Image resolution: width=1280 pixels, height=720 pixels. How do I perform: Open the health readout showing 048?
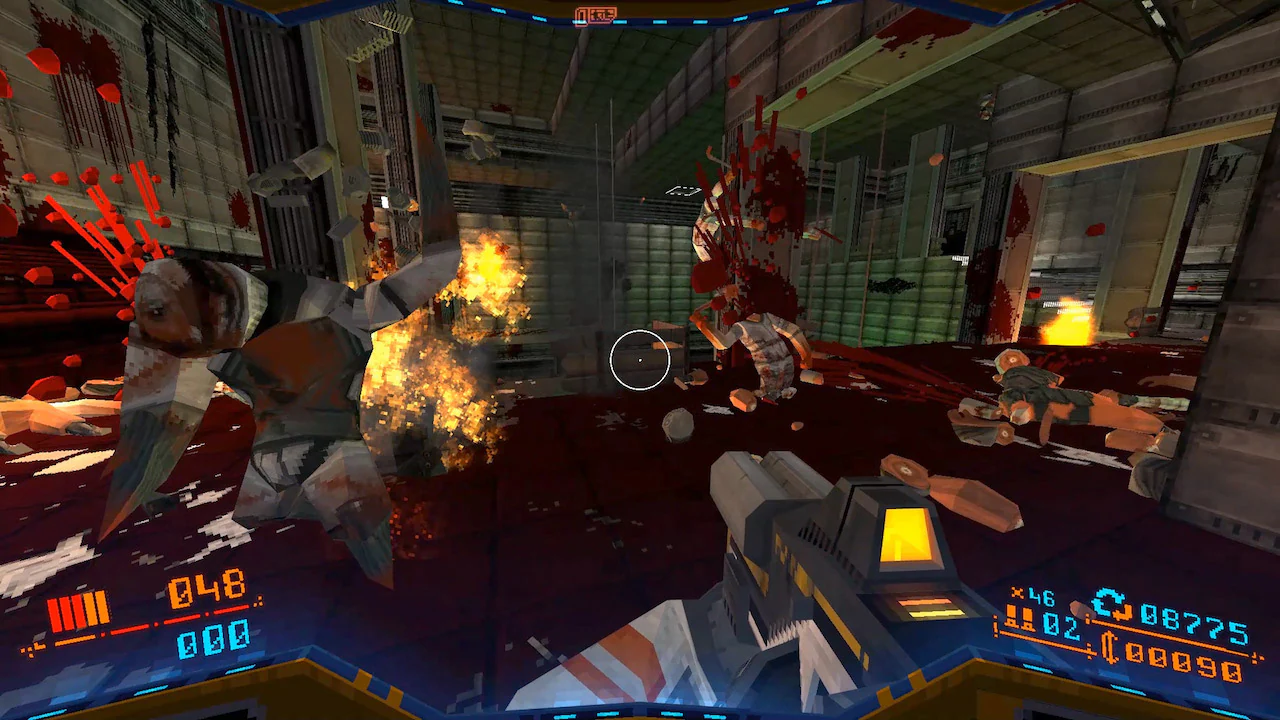pyautogui.click(x=206, y=588)
